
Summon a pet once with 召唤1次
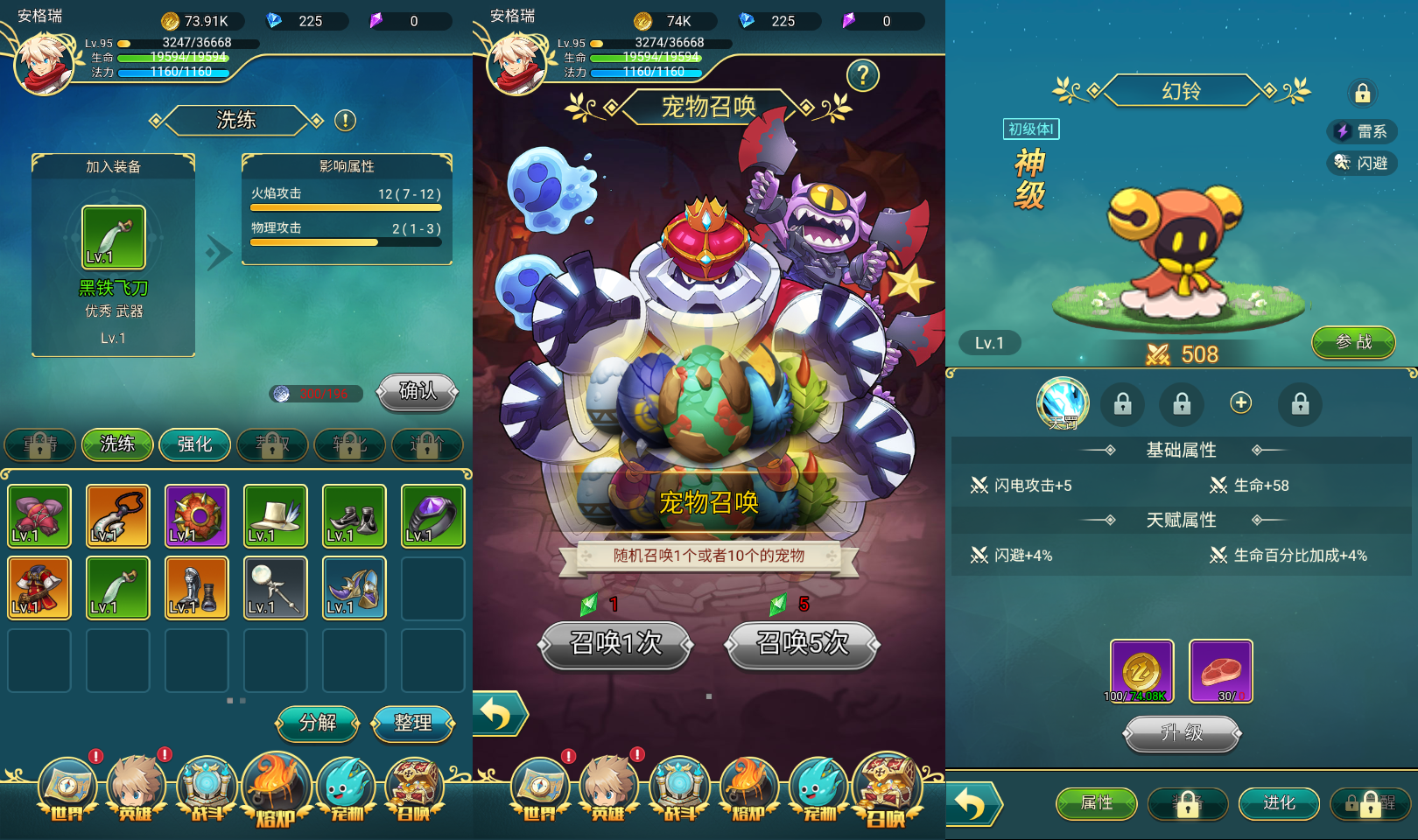click(x=616, y=644)
